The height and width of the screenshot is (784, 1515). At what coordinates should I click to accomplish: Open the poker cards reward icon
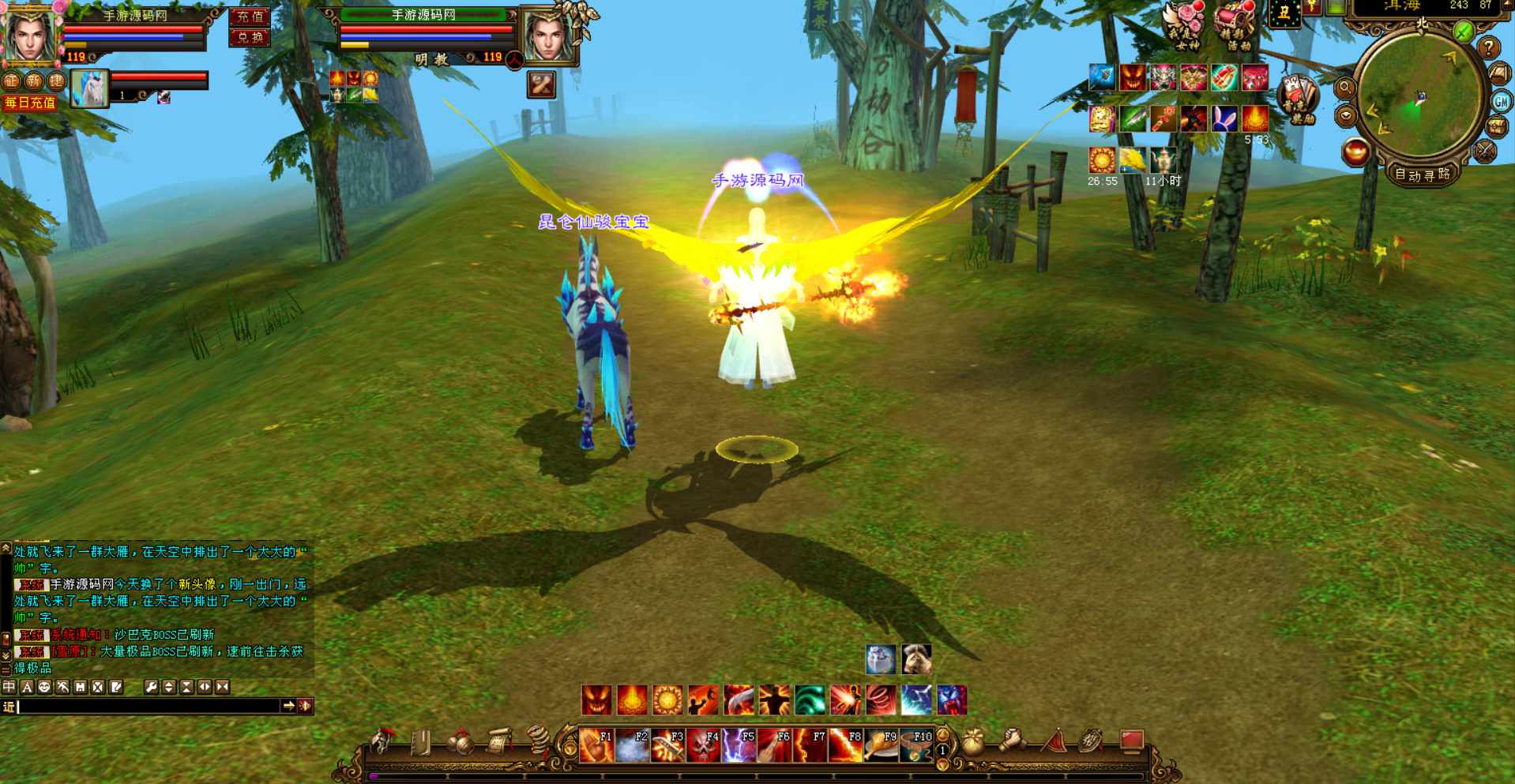(x=1298, y=99)
